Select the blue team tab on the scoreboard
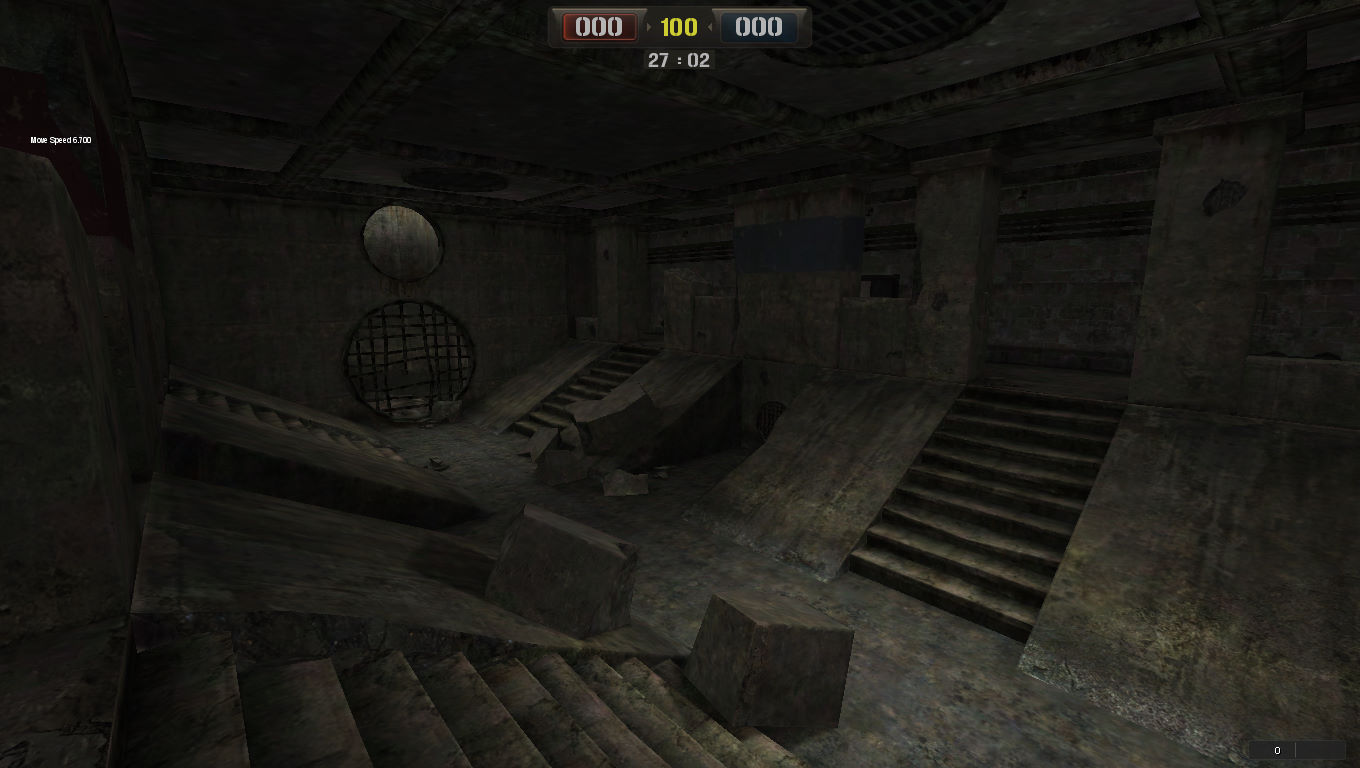 [x=759, y=27]
